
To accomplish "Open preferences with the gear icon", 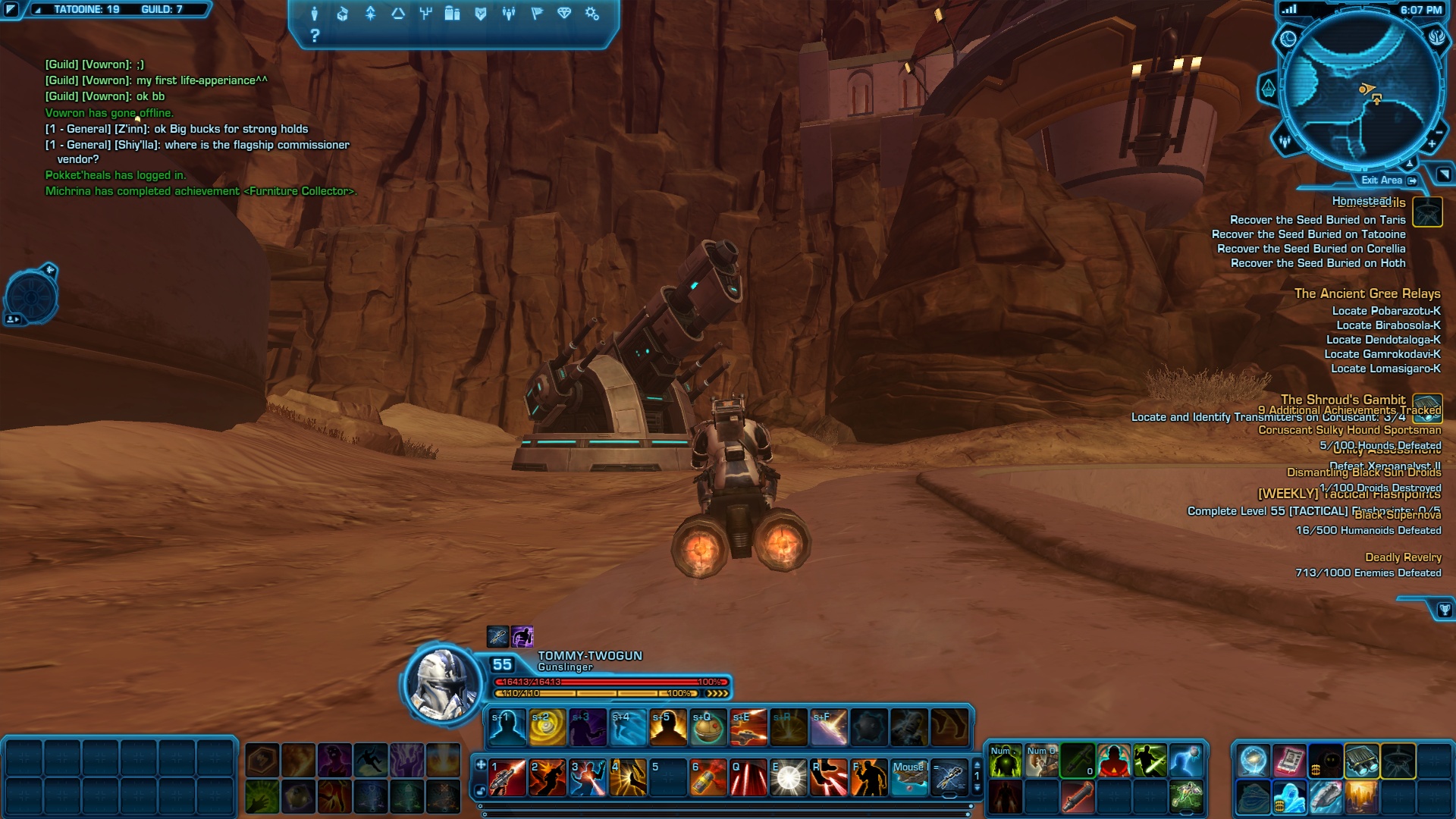I will (x=592, y=14).
